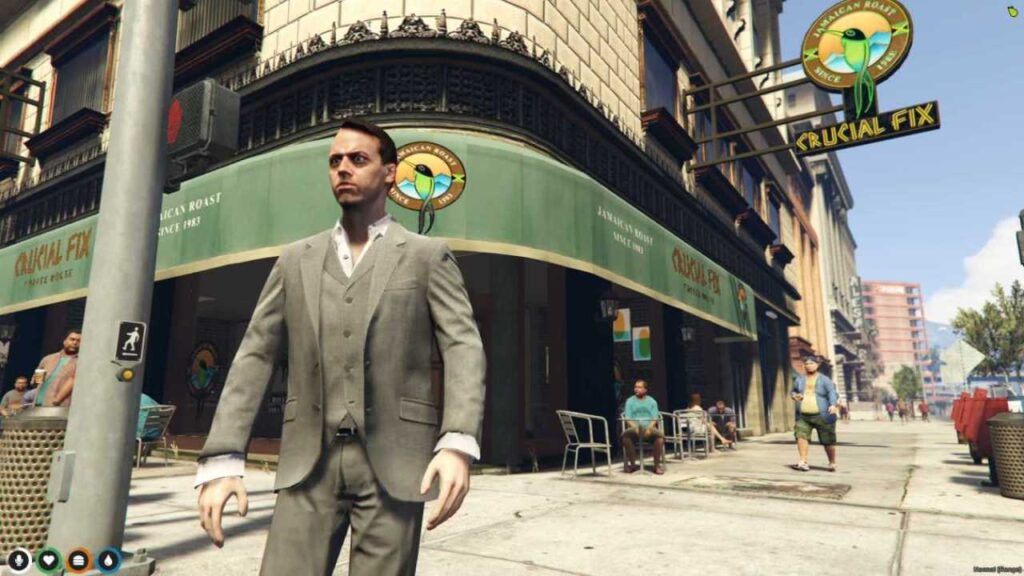Click the orange burger hunger icon
Viewport: 1024px width, 576px height.
click(x=79, y=560)
